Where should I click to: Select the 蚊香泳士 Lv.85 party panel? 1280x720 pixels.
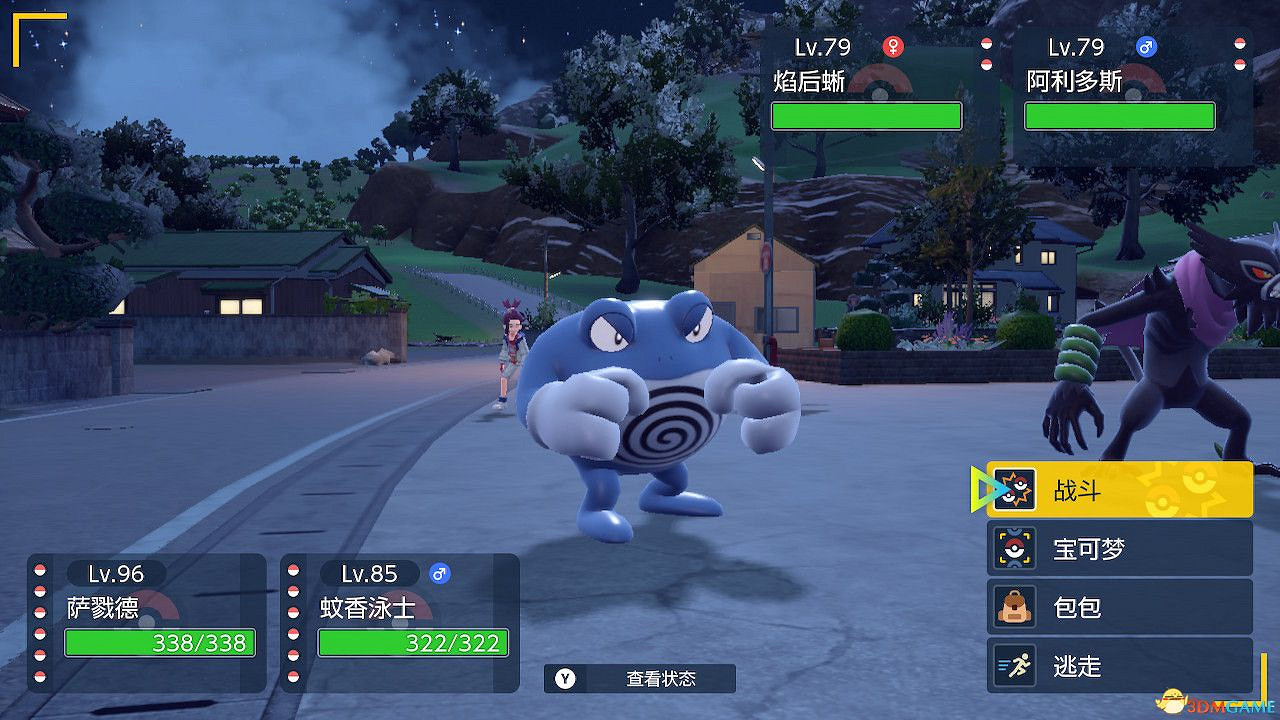(400, 621)
